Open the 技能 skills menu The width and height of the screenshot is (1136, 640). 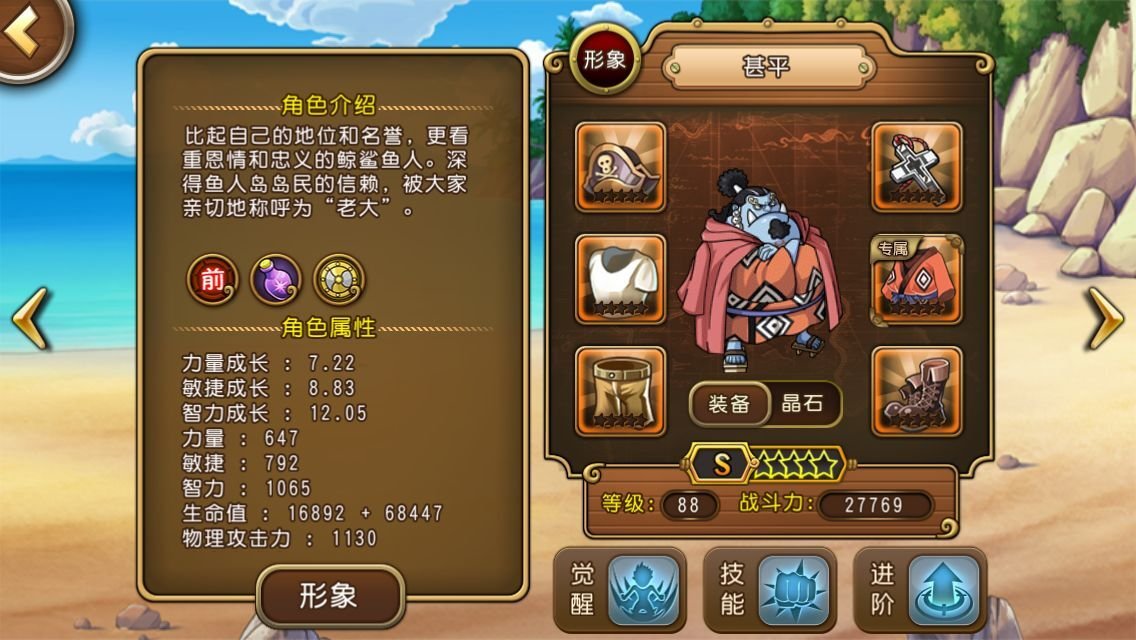[769, 590]
